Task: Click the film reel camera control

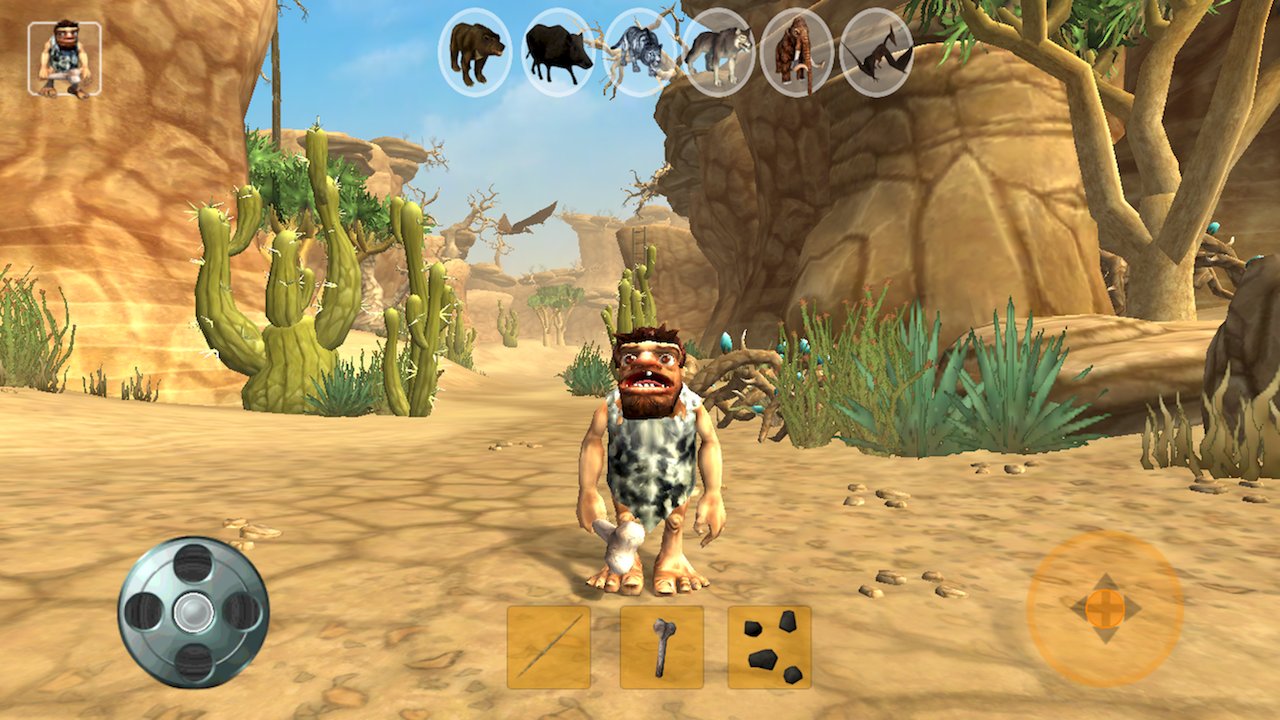Action: (193, 611)
